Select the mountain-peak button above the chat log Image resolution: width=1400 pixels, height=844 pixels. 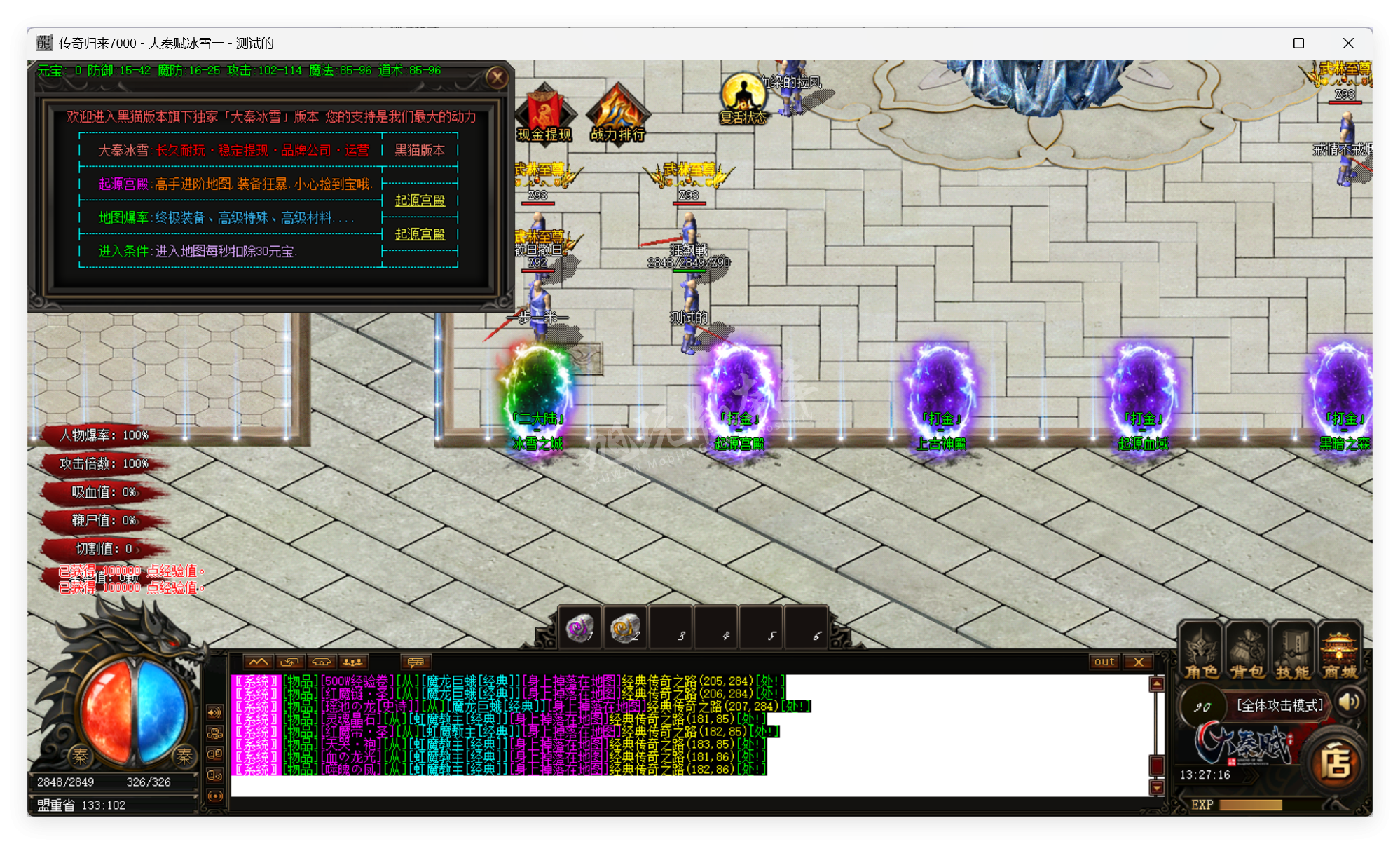click(258, 662)
